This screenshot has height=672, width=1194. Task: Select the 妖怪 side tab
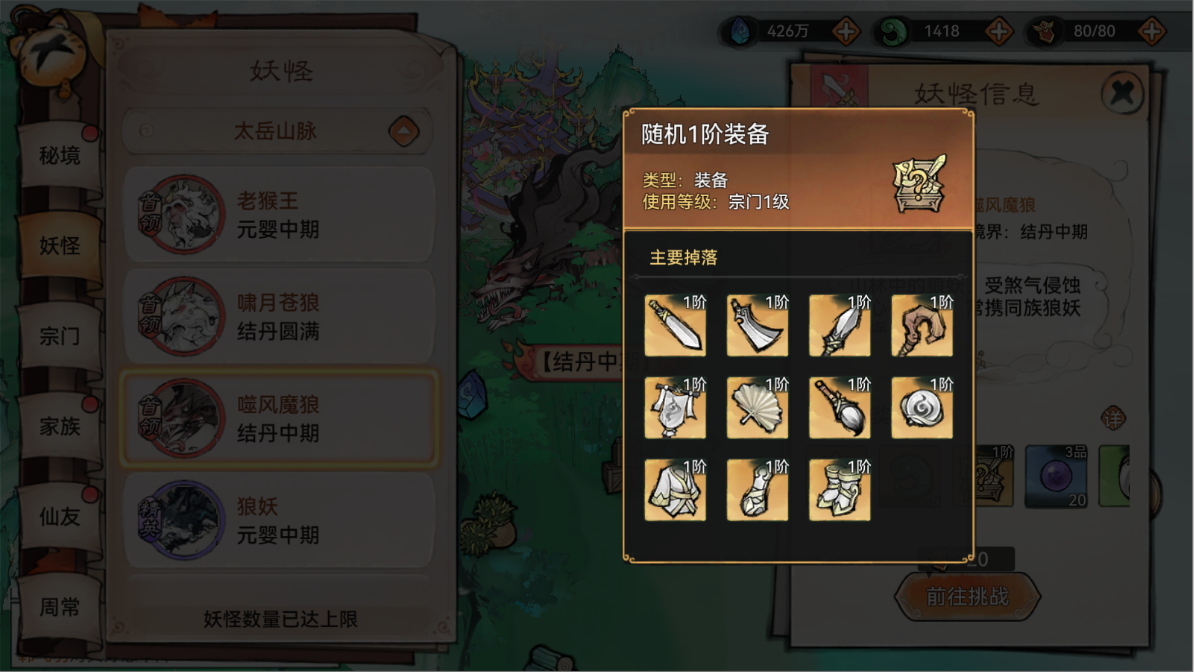(60, 246)
